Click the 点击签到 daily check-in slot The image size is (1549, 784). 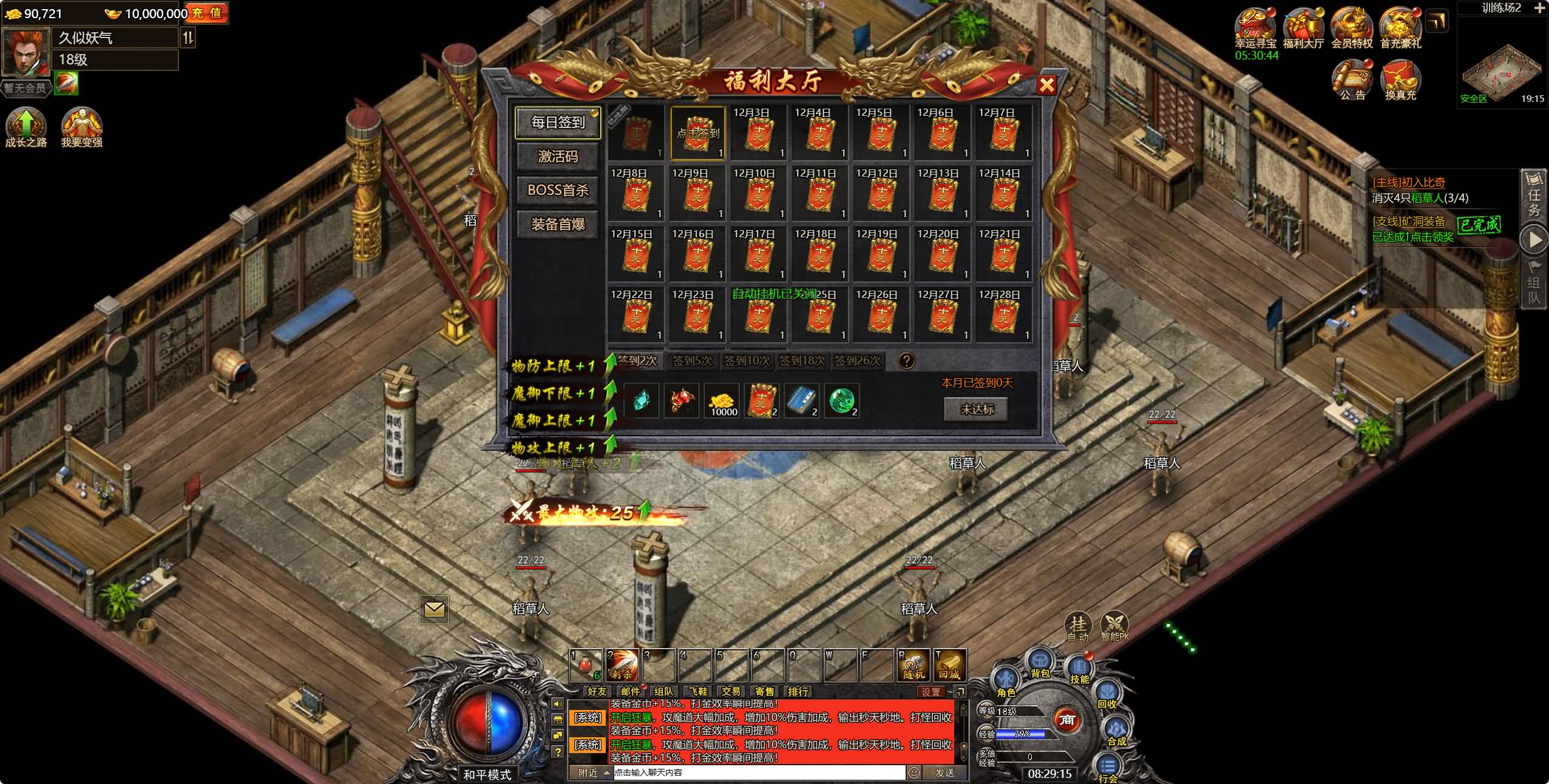(697, 132)
